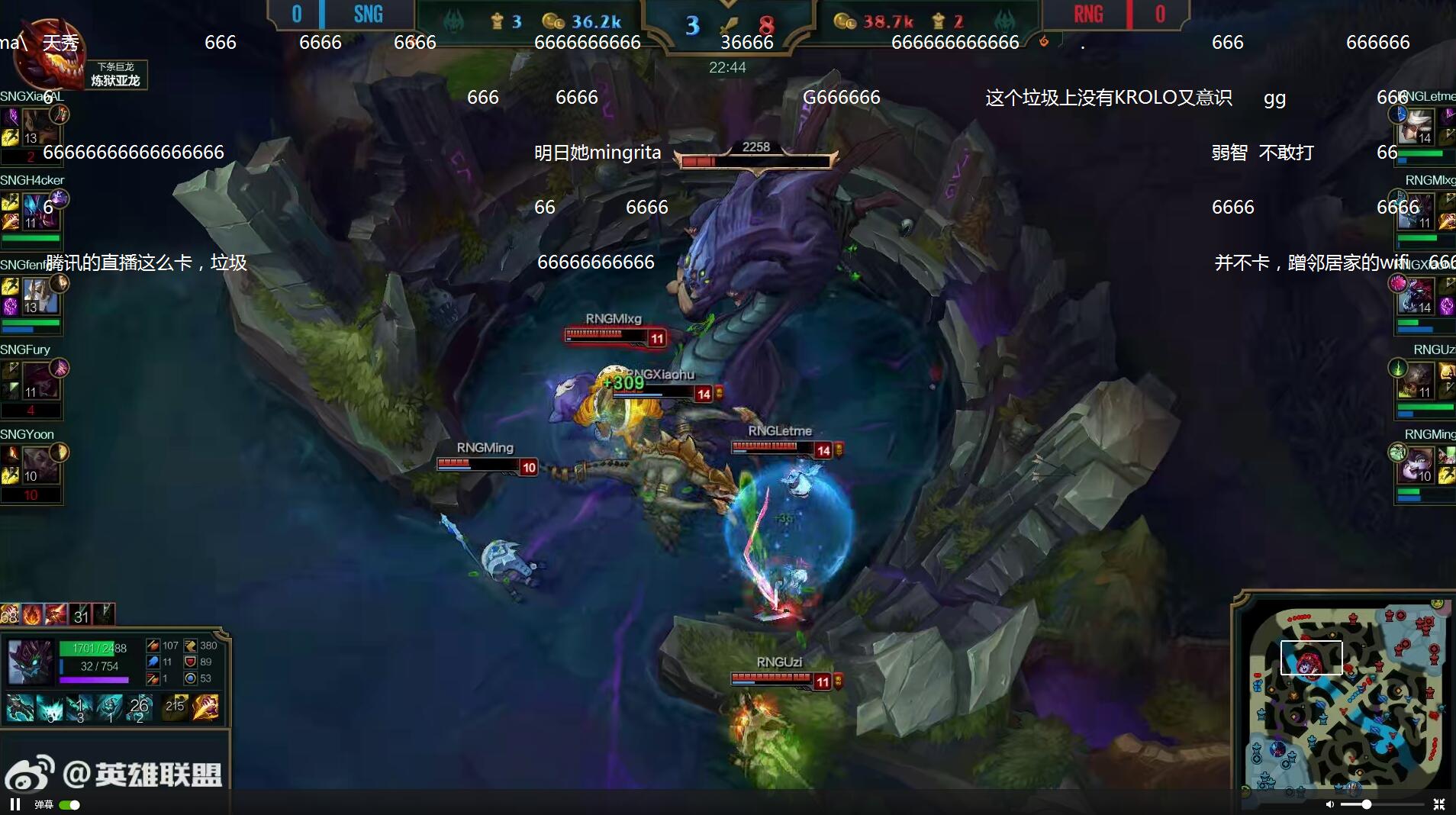This screenshot has height=815, width=1456.
Task: Pause the video stream
Action: pos(14,804)
